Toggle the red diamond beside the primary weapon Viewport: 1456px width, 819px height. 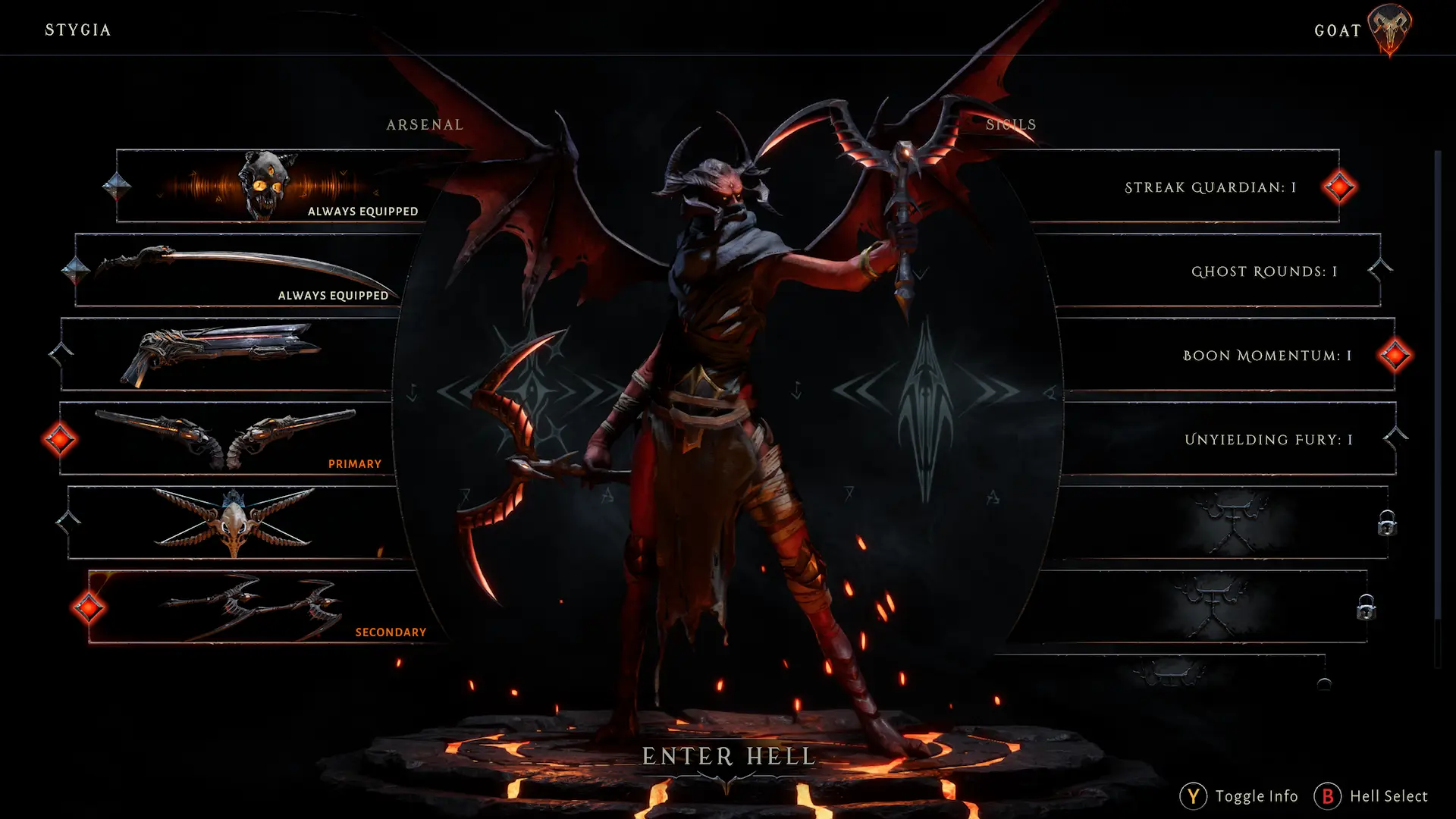60,438
